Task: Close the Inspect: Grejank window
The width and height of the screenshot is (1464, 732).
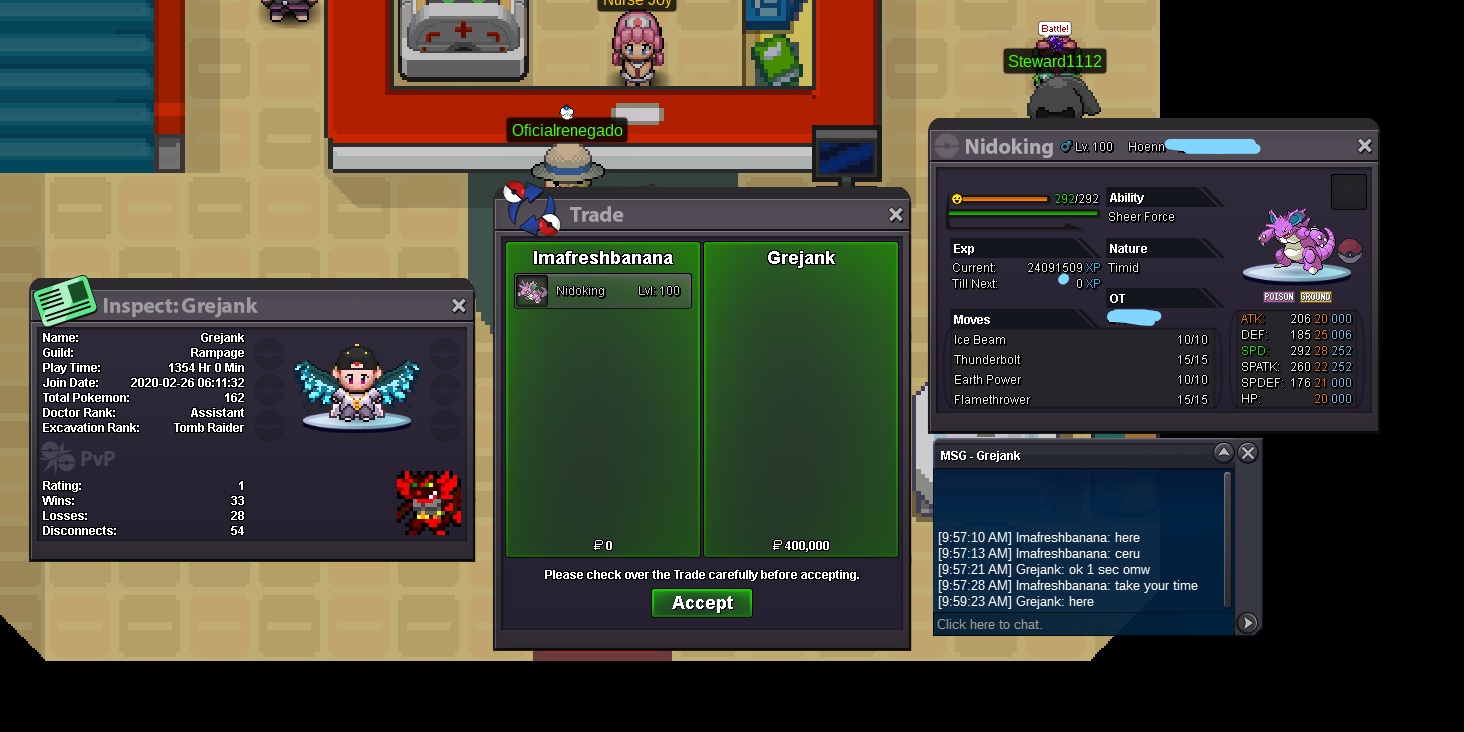Action: (458, 306)
